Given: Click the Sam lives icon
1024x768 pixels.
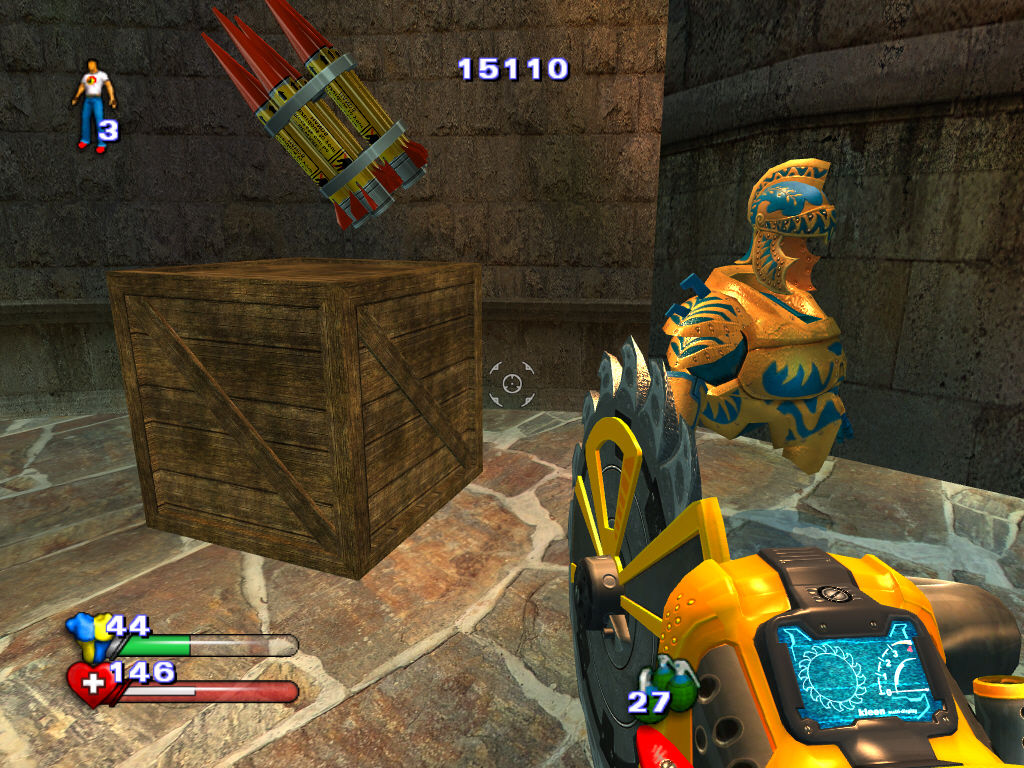Looking at the screenshot, I should click(x=92, y=104).
